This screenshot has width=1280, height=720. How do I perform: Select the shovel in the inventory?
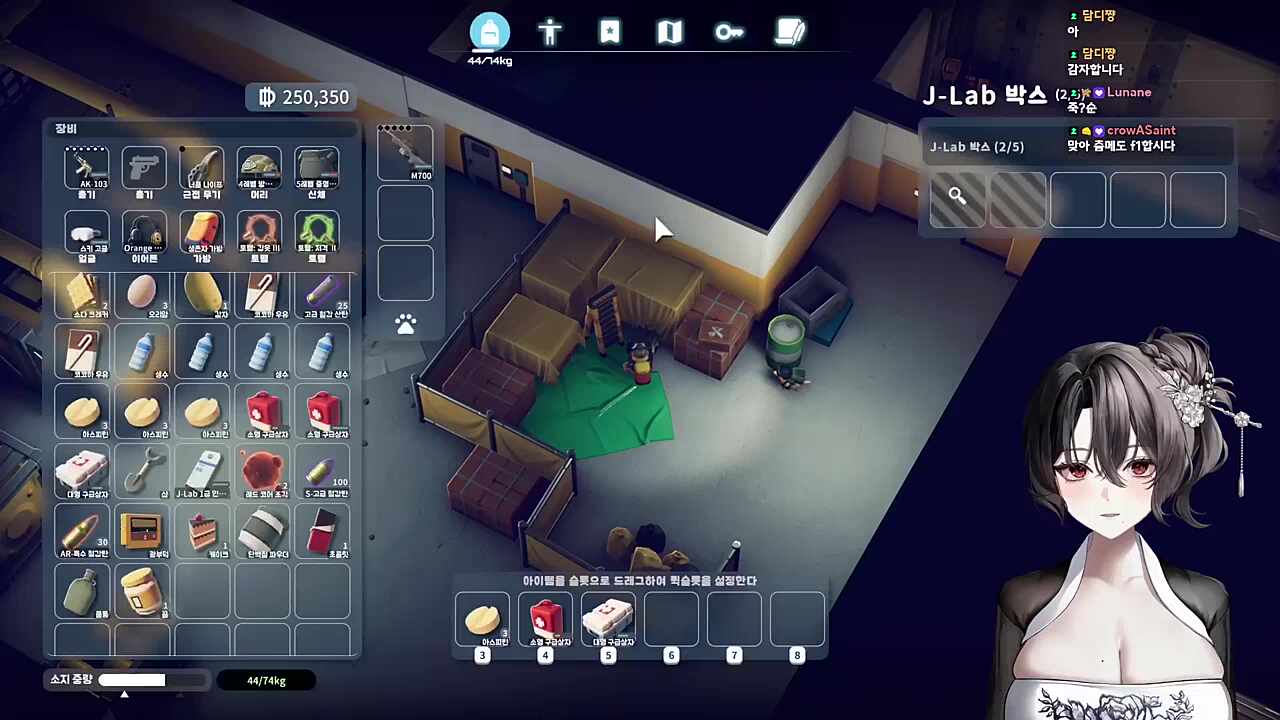click(x=142, y=470)
